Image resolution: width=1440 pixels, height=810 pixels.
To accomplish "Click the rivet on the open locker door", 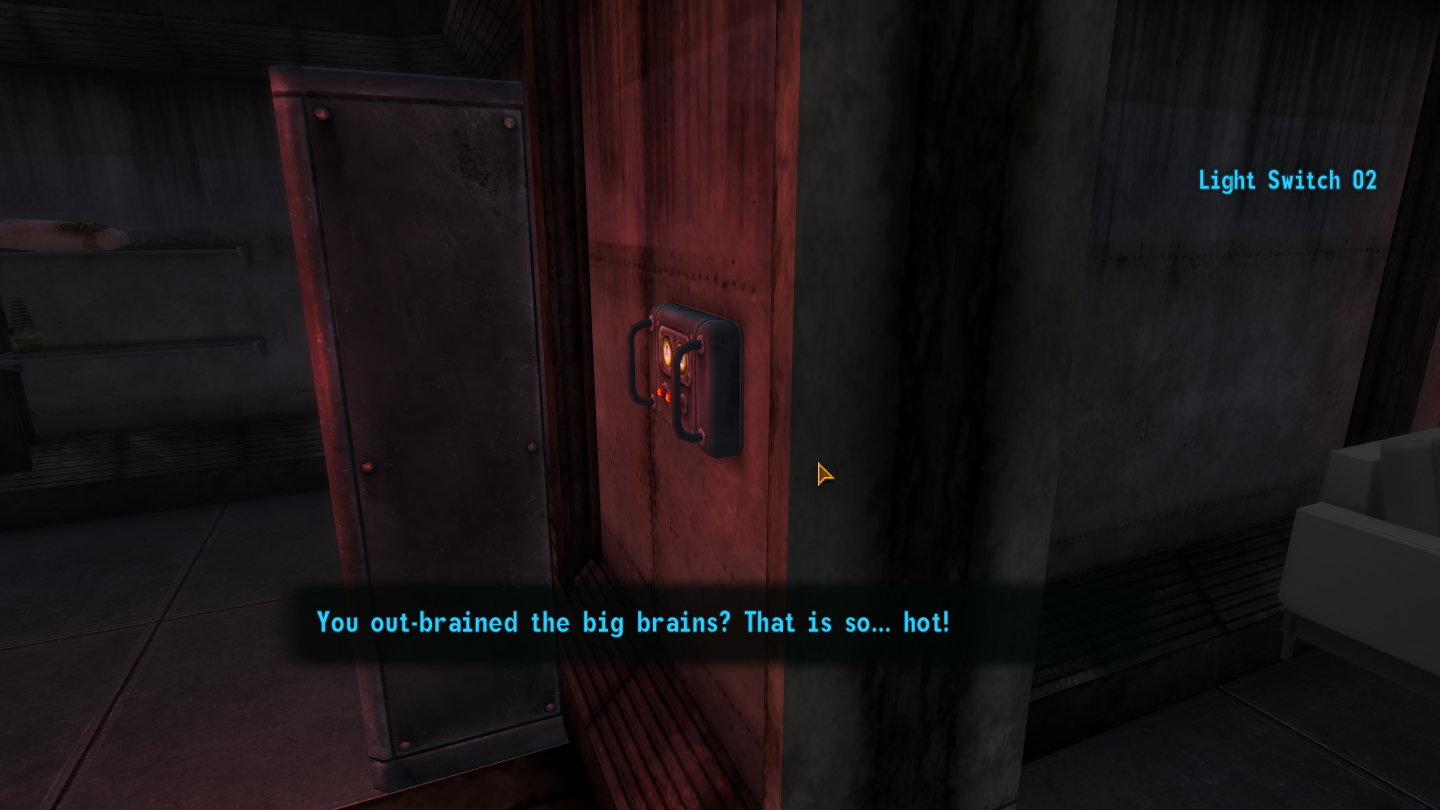I will point(322,114).
